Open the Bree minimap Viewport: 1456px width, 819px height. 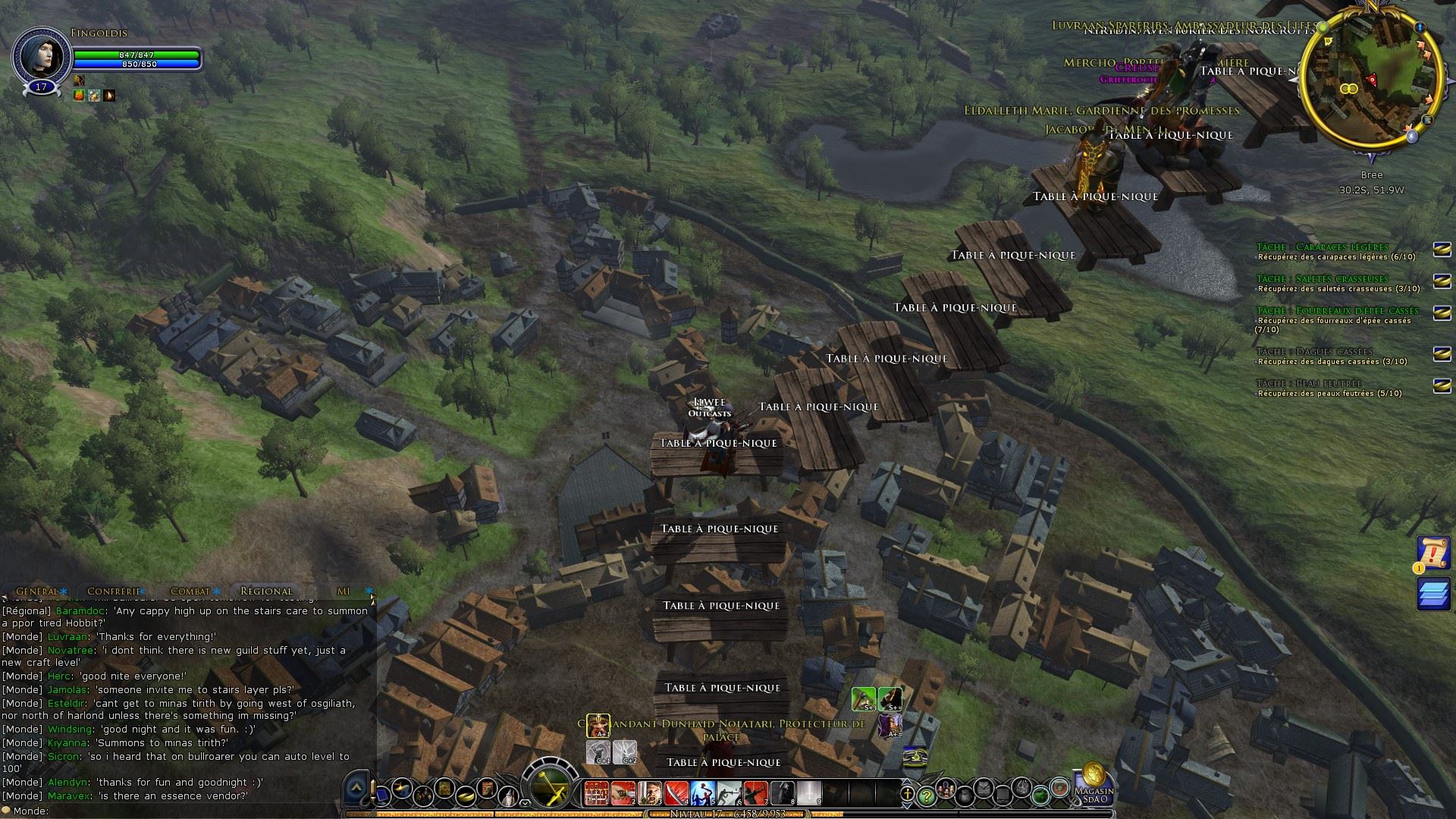click(x=1371, y=79)
